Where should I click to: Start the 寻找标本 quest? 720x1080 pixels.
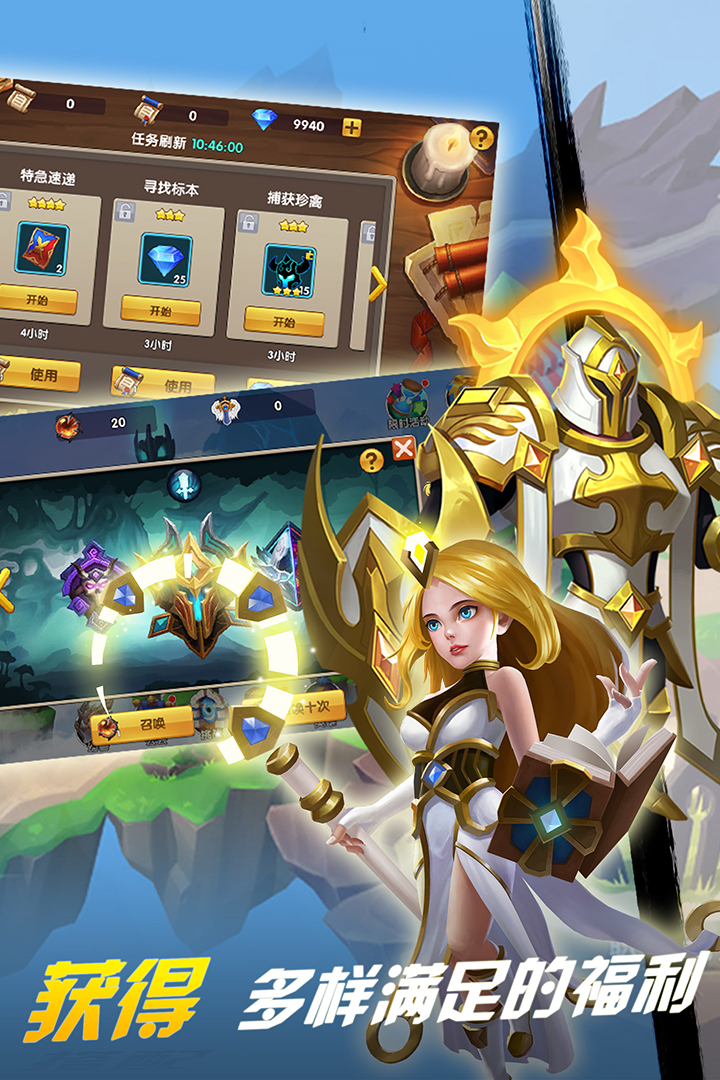click(x=160, y=309)
